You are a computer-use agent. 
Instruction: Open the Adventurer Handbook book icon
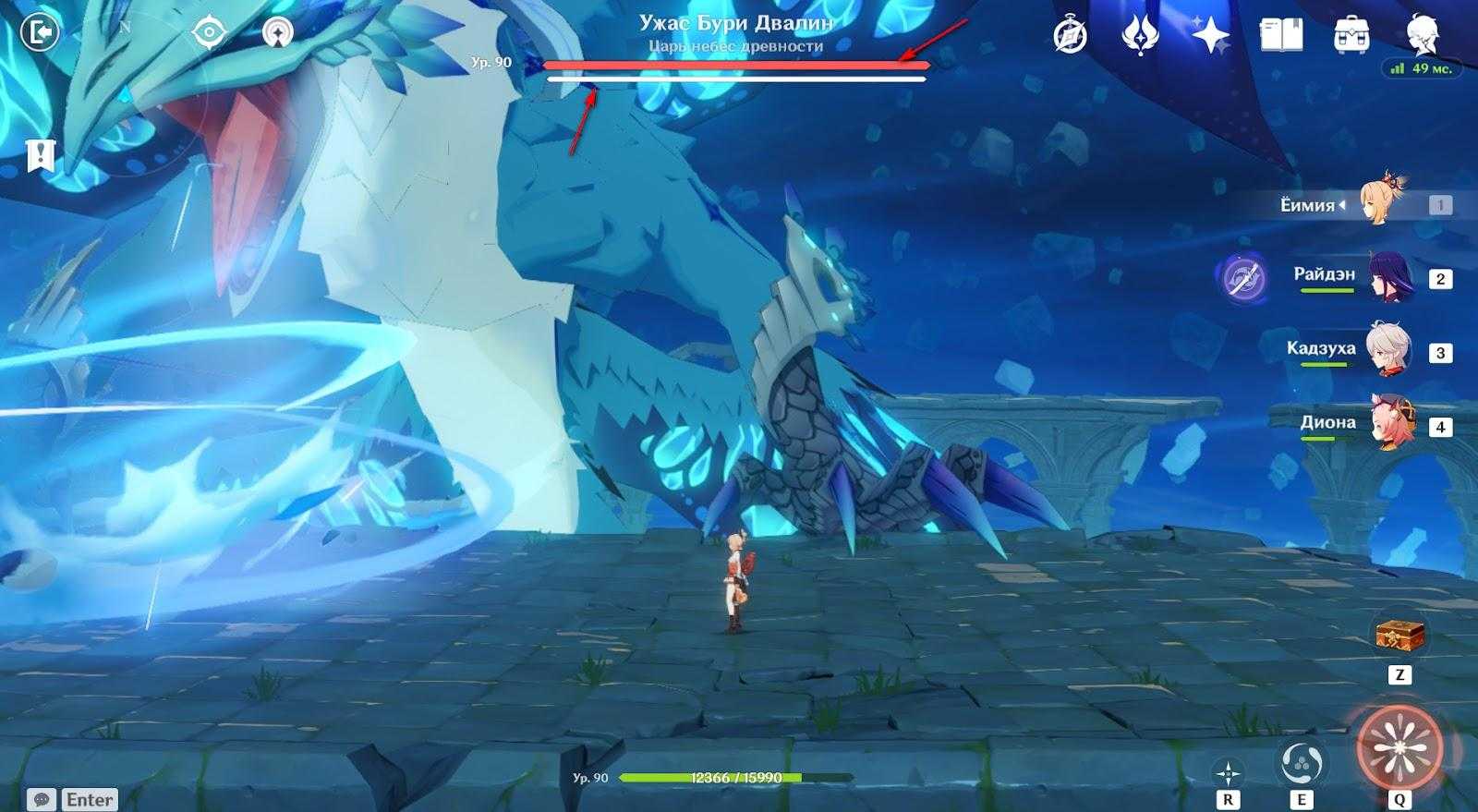click(1281, 35)
